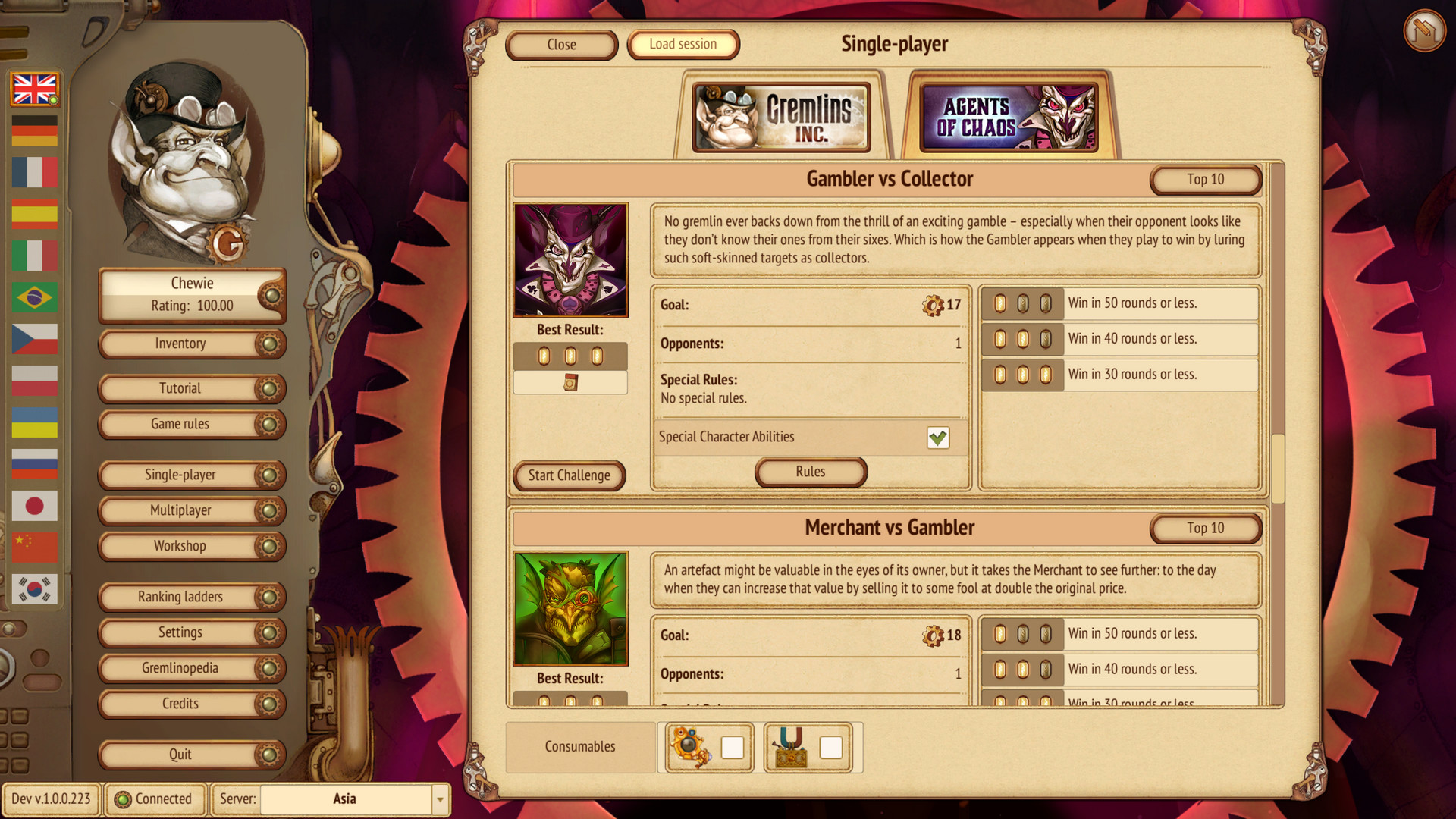Check the box next to the gadget consumable

pos(731,747)
